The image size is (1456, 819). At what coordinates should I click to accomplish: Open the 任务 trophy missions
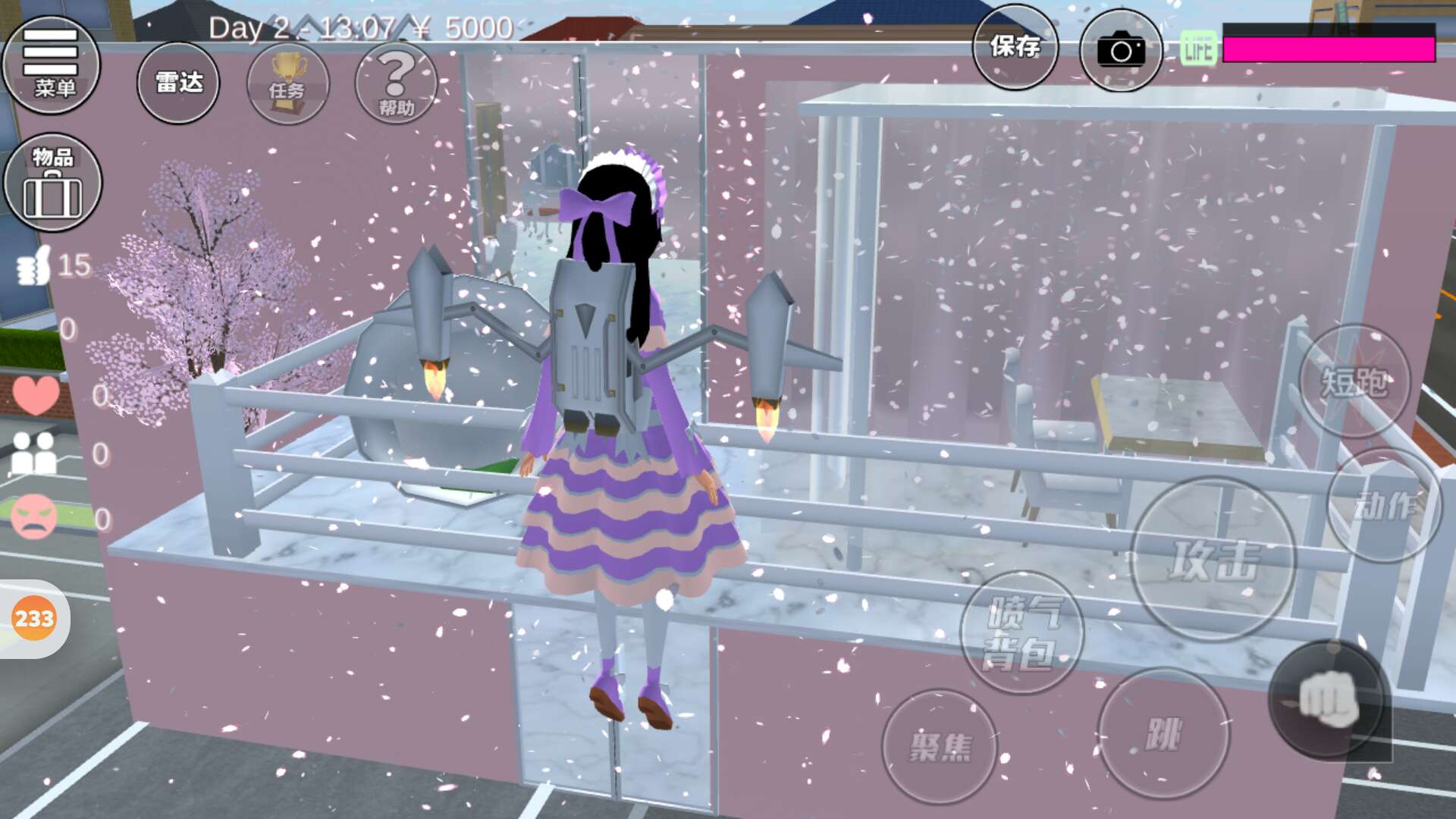[x=287, y=83]
